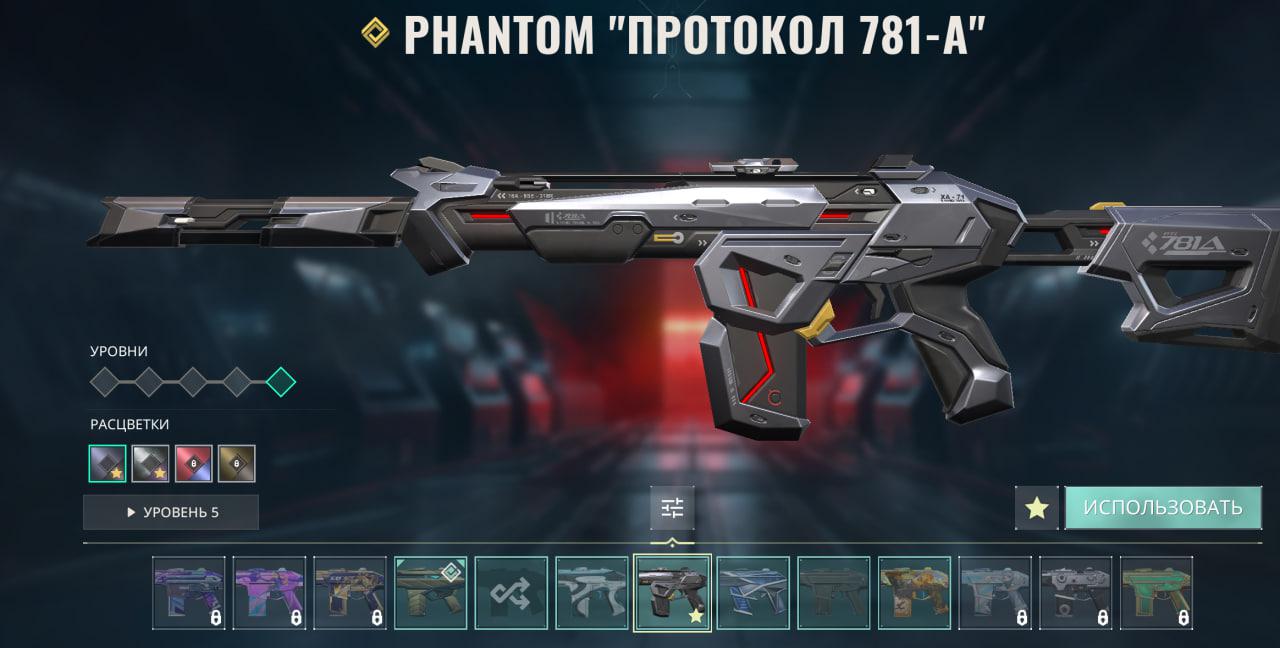Select the starred Protocol 781-A thumbnail
The height and width of the screenshot is (648, 1280).
(x=673, y=593)
